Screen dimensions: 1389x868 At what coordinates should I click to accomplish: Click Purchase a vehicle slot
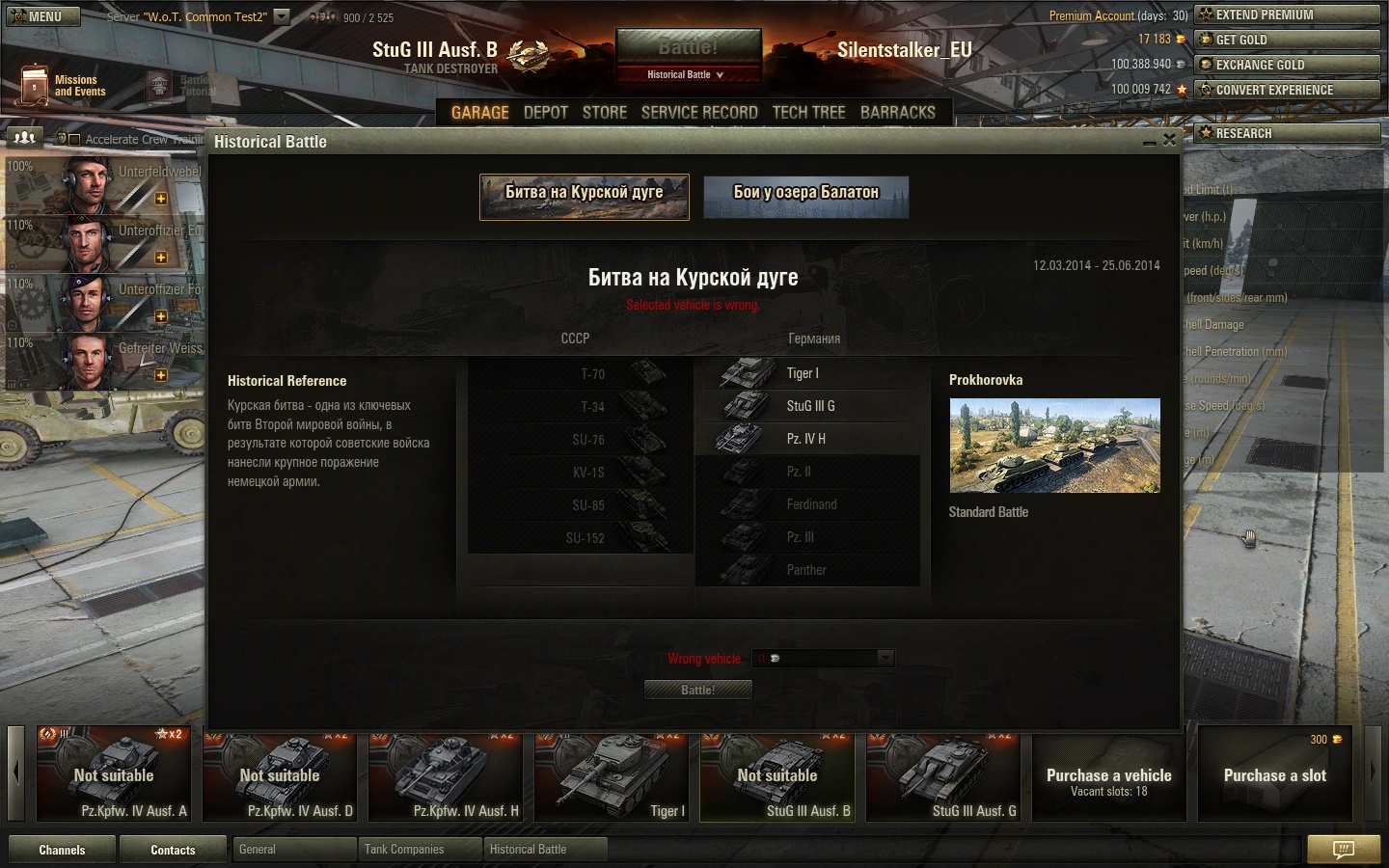pos(1109,773)
